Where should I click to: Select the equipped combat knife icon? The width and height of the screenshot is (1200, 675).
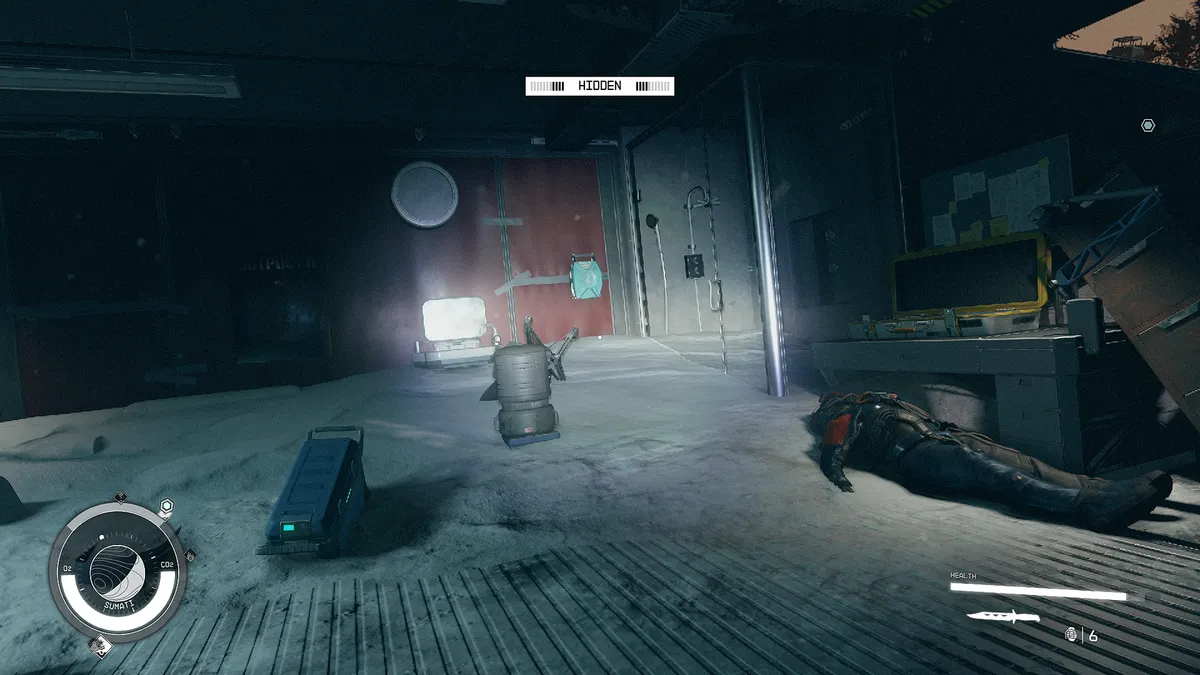click(1003, 616)
